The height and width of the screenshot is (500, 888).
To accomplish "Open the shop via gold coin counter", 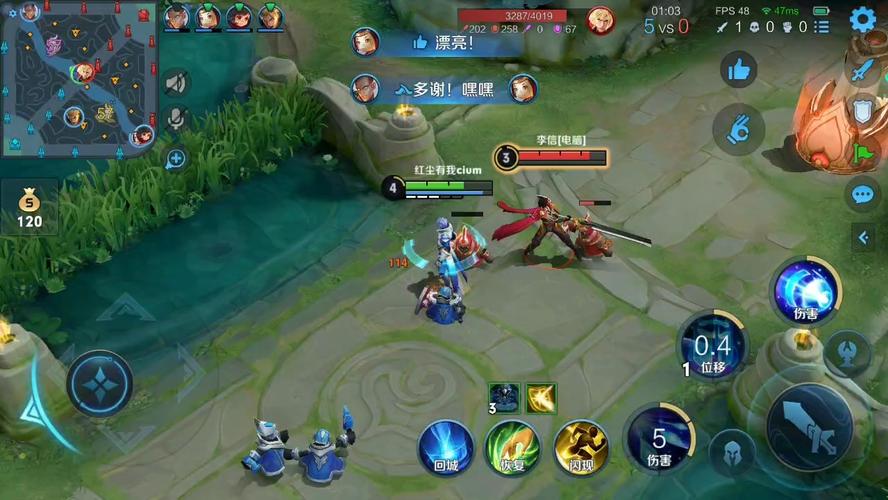I will click(x=29, y=207).
